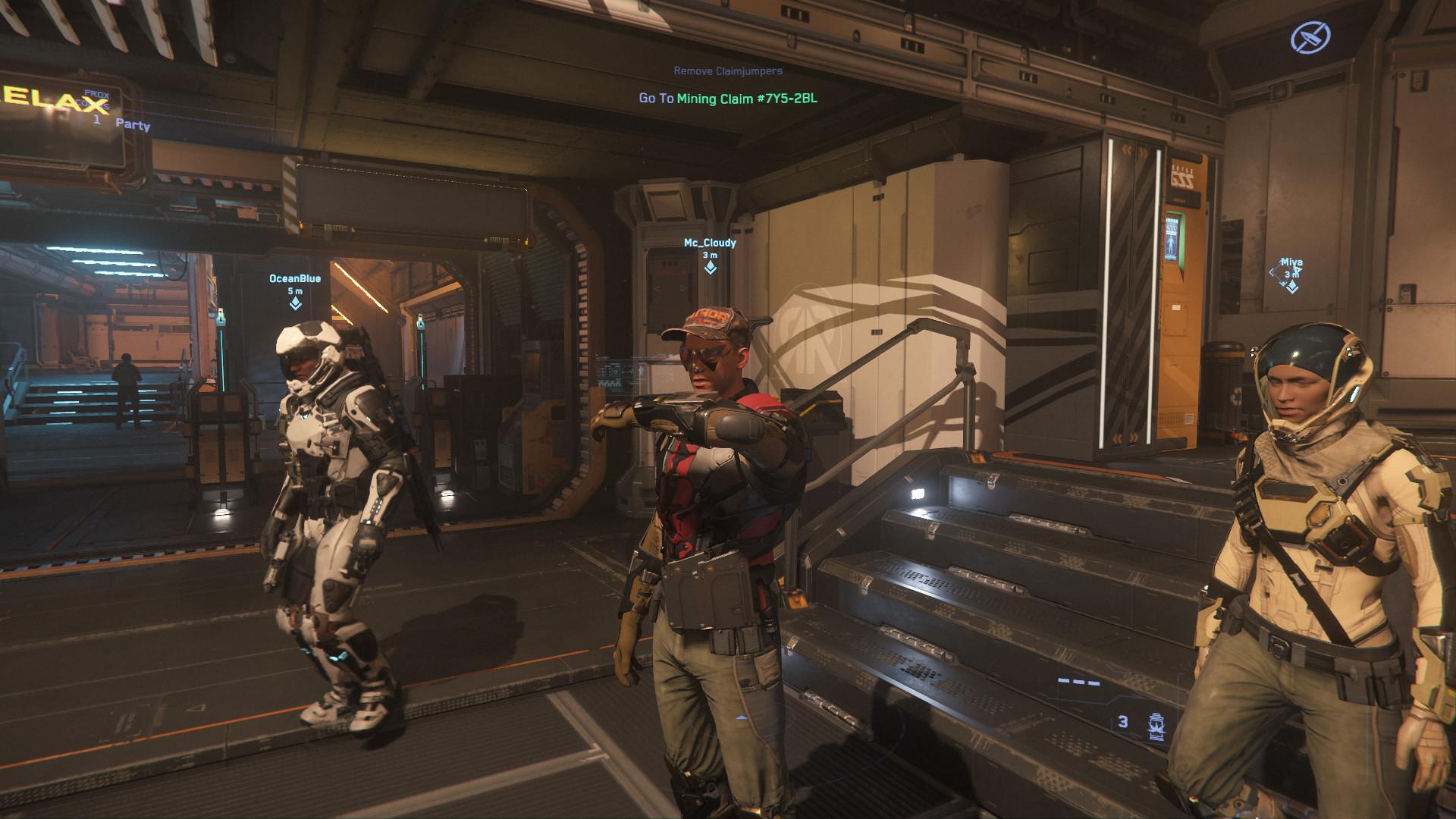Select the OceanBlue player marker
1456x819 pixels.
tap(295, 303)
